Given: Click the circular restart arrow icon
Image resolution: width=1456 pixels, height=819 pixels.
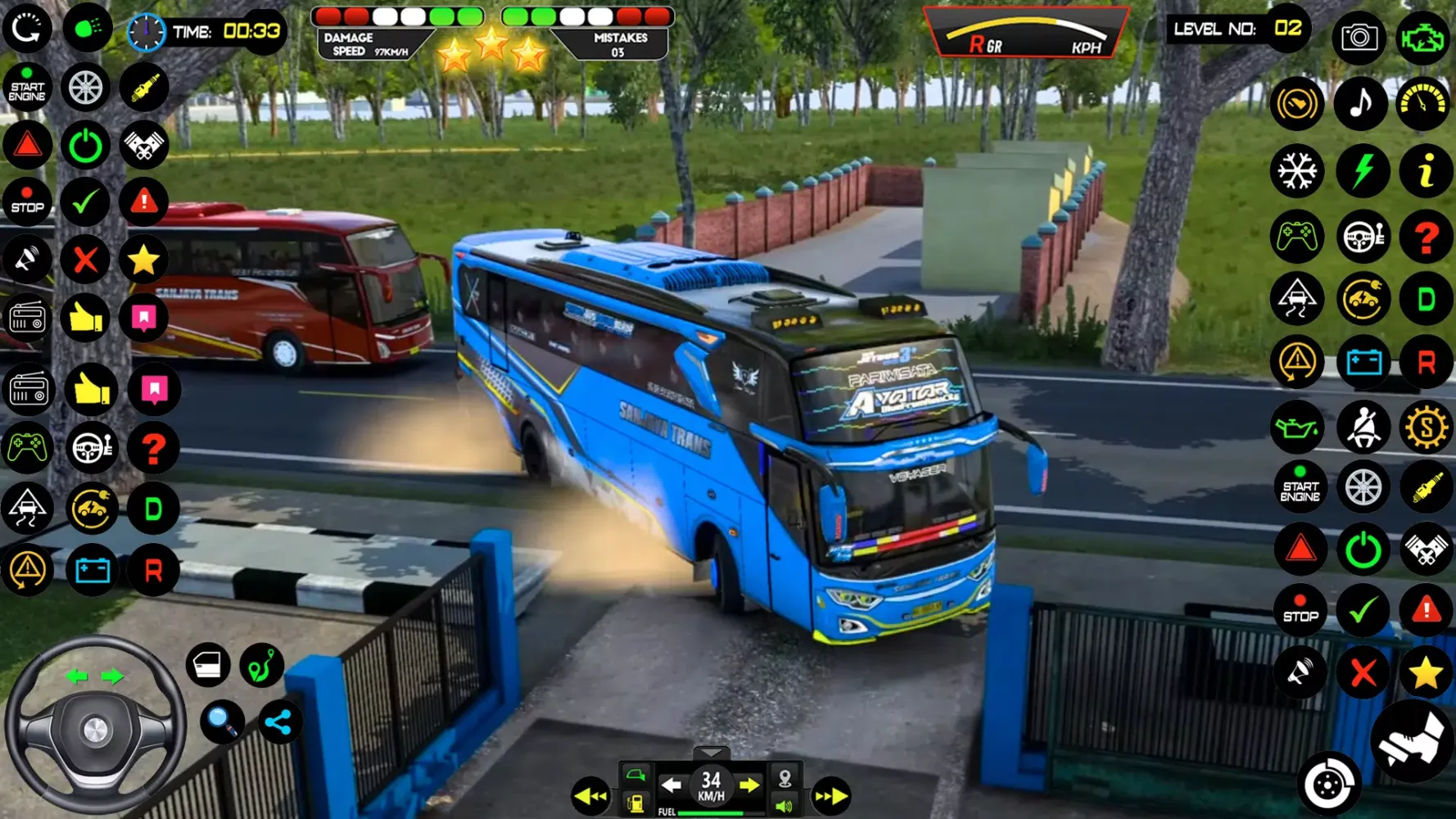Looking at the screenshot, I should 27,28.
